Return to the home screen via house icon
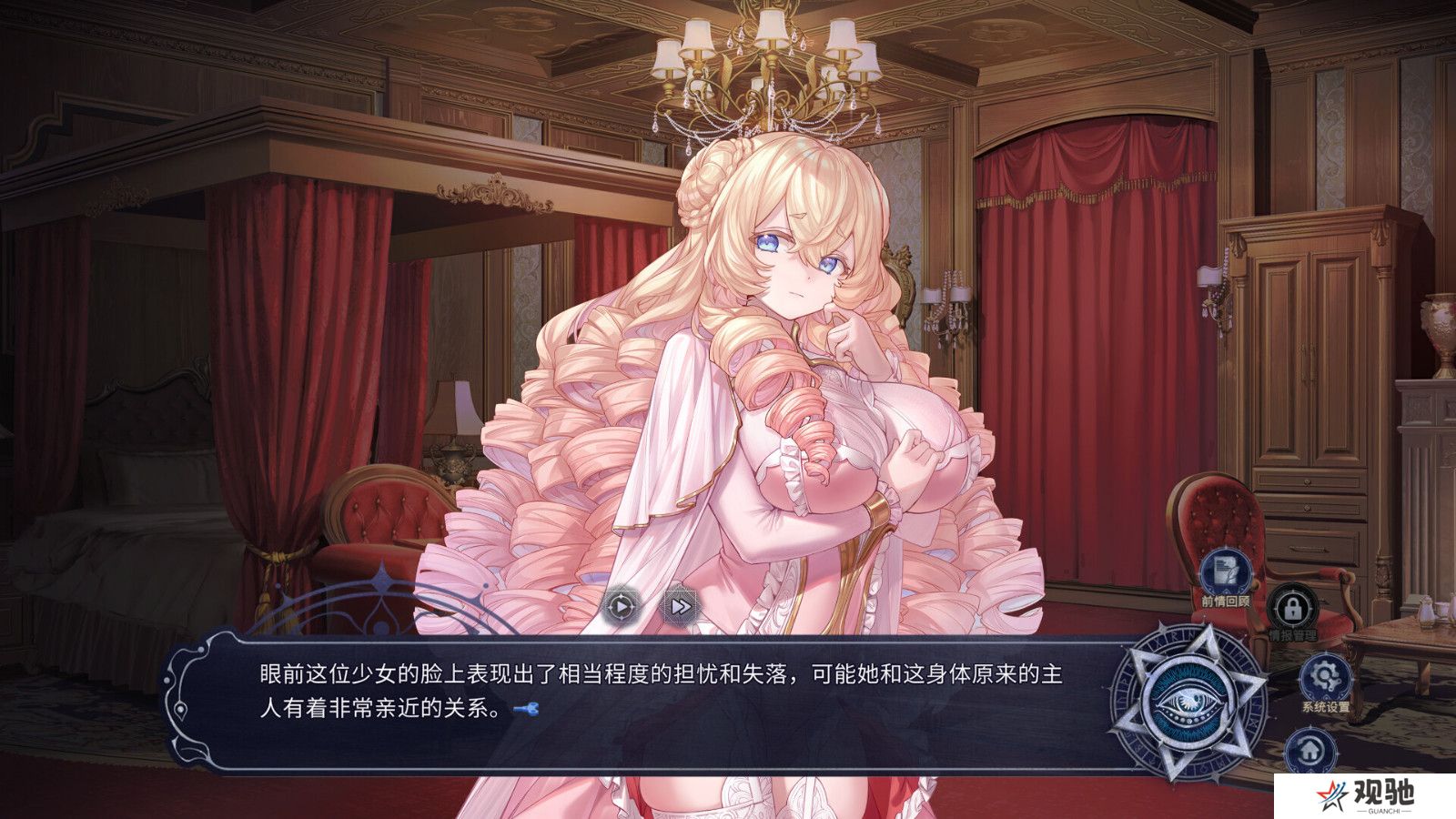The height and width of the screenshot is (819, 1456). coord(1310,752)
